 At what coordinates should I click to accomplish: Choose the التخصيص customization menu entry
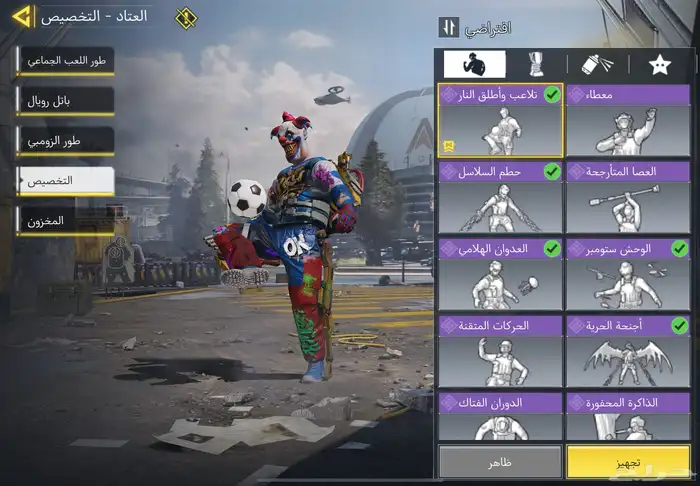66,181
